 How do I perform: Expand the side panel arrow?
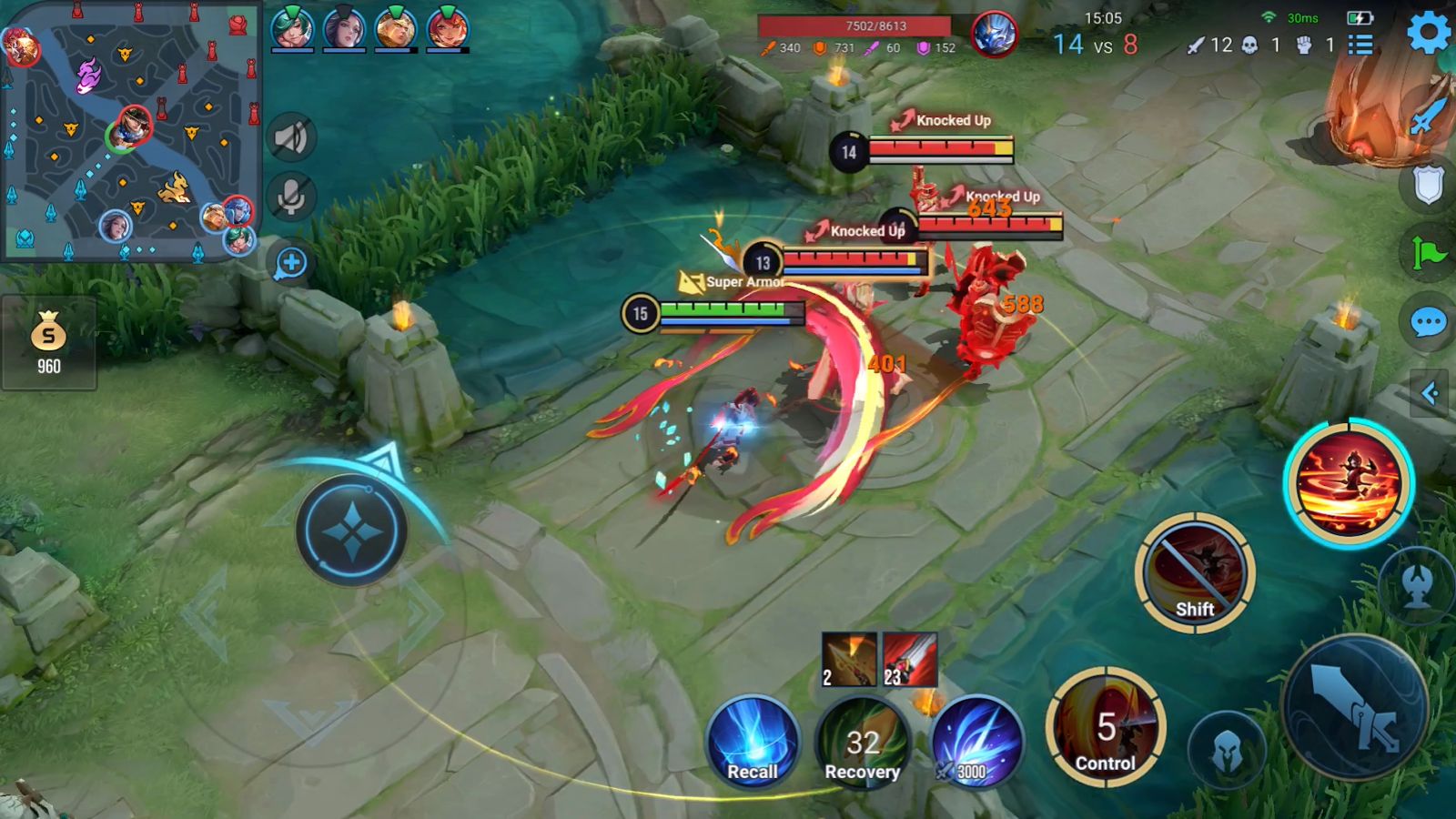[1430, 393]
